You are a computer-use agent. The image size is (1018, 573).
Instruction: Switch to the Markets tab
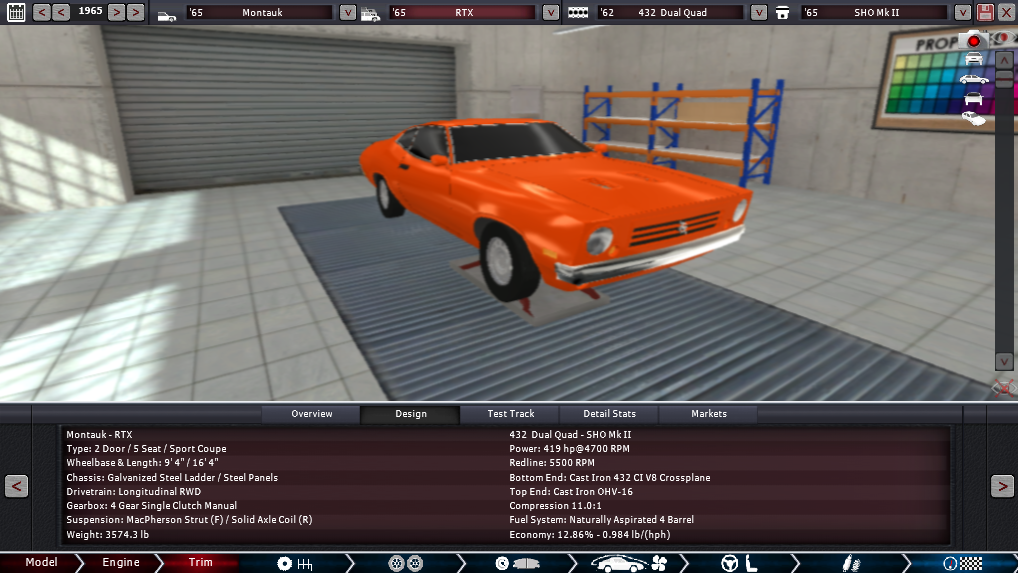(x=708, y=414)
